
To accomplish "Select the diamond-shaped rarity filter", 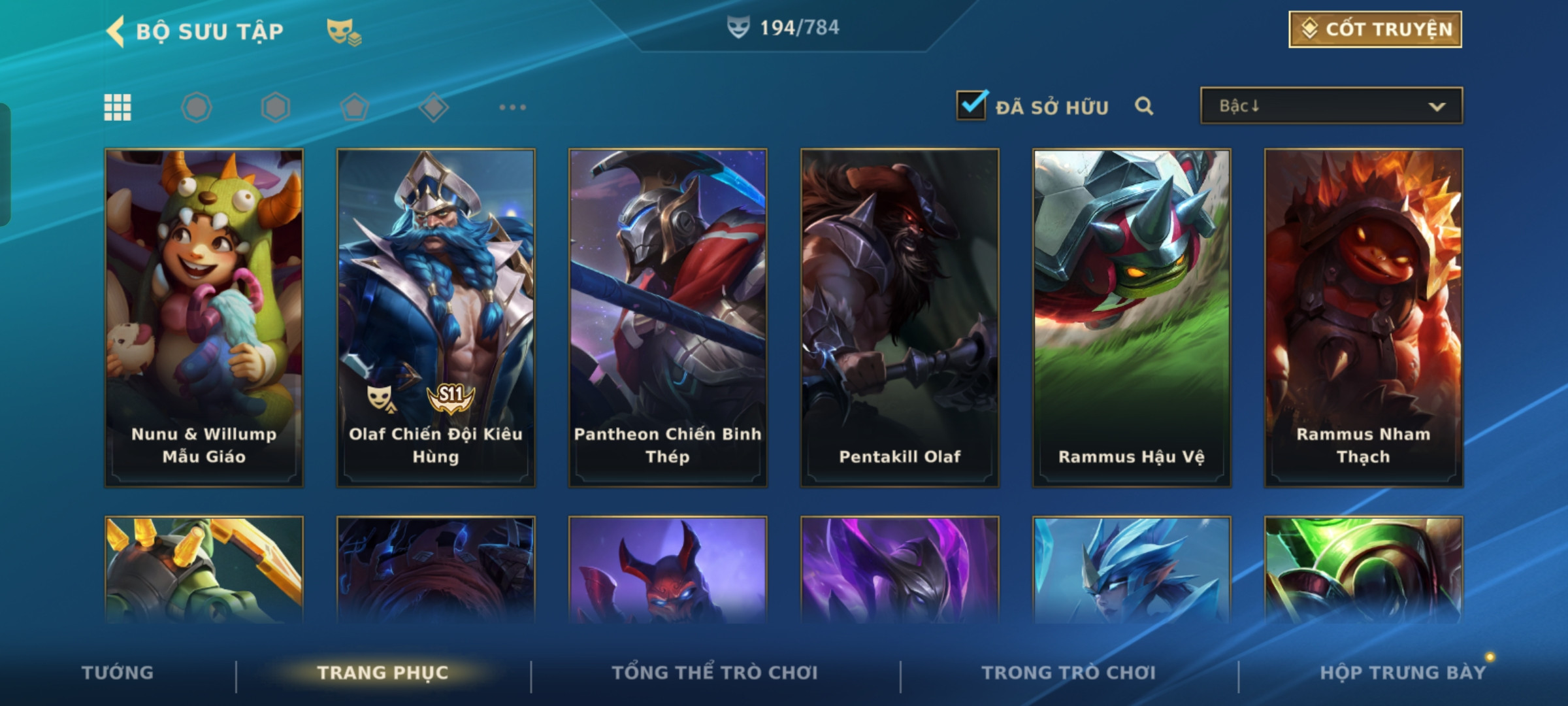I will pos(434,107).
